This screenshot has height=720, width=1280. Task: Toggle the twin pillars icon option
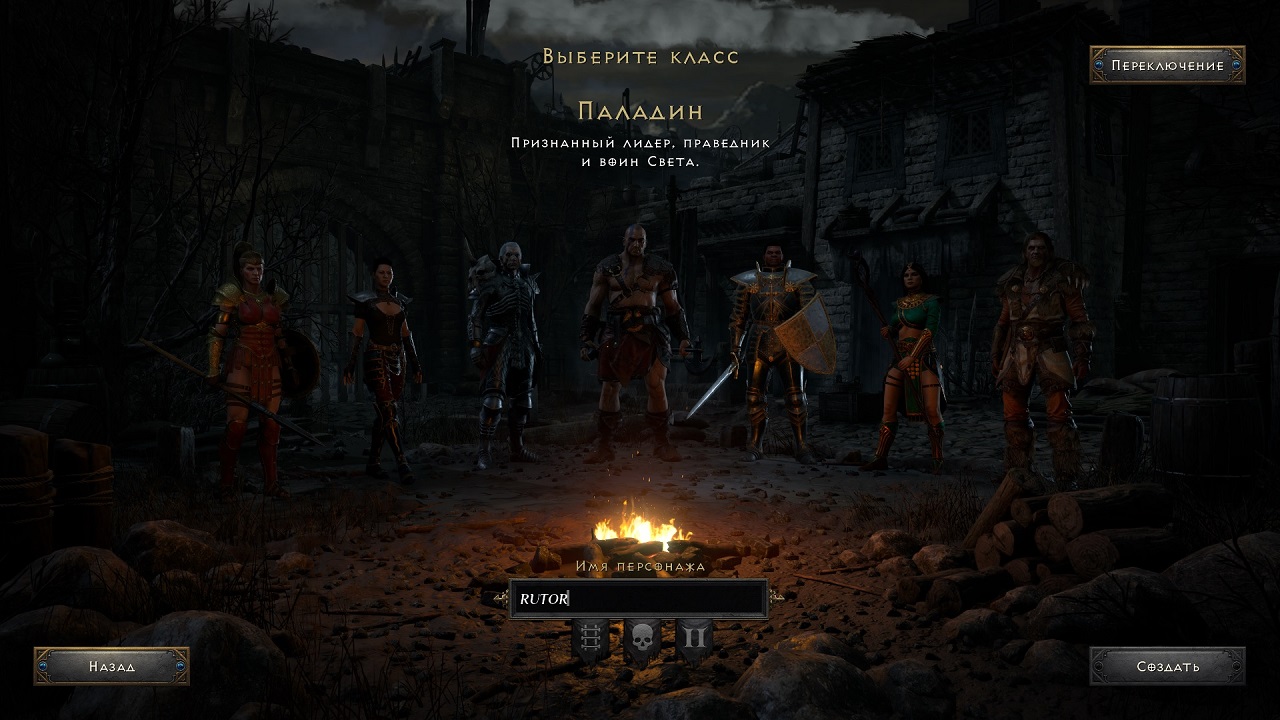click(x=694, y=639)
